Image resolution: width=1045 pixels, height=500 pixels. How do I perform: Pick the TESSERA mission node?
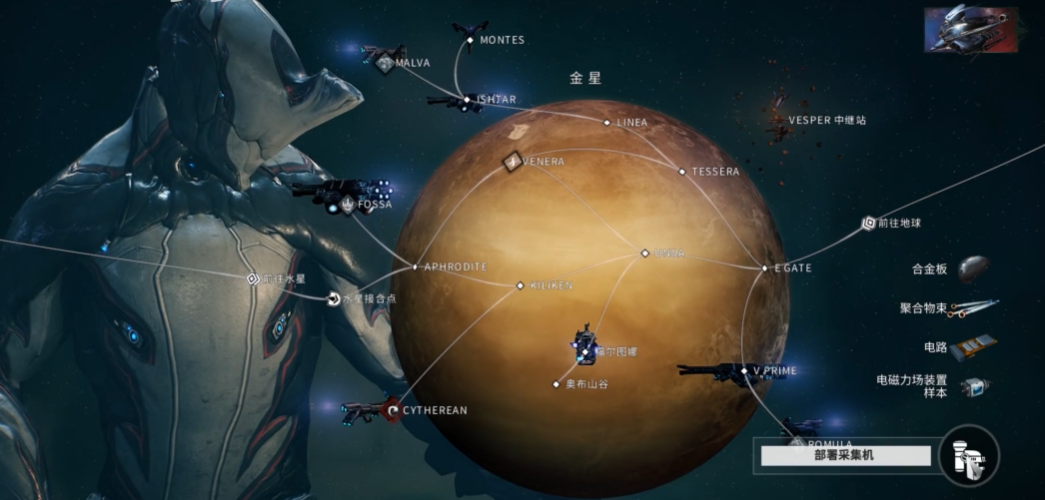tap(683, 172)
